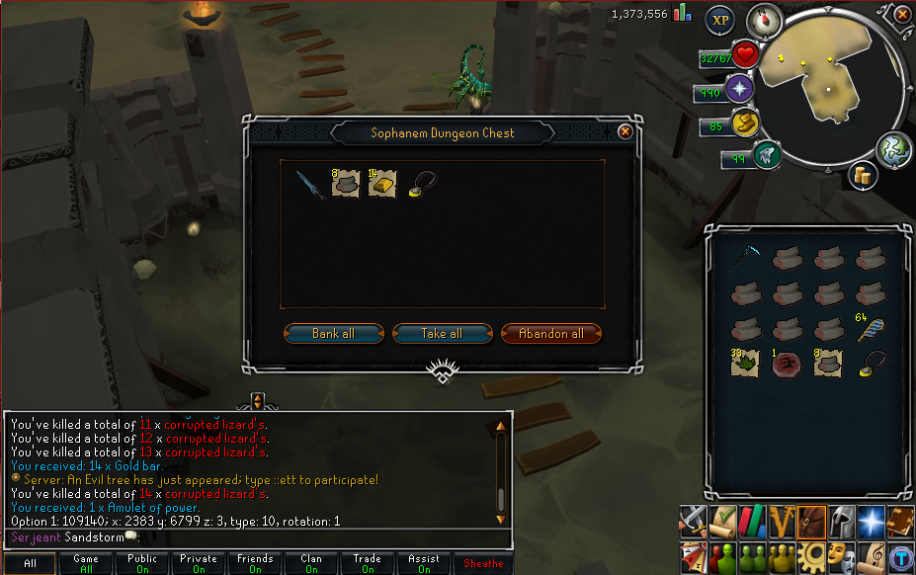916x575 pixels.
Task: Open the settings gear tab
Action: coord(813,555)
